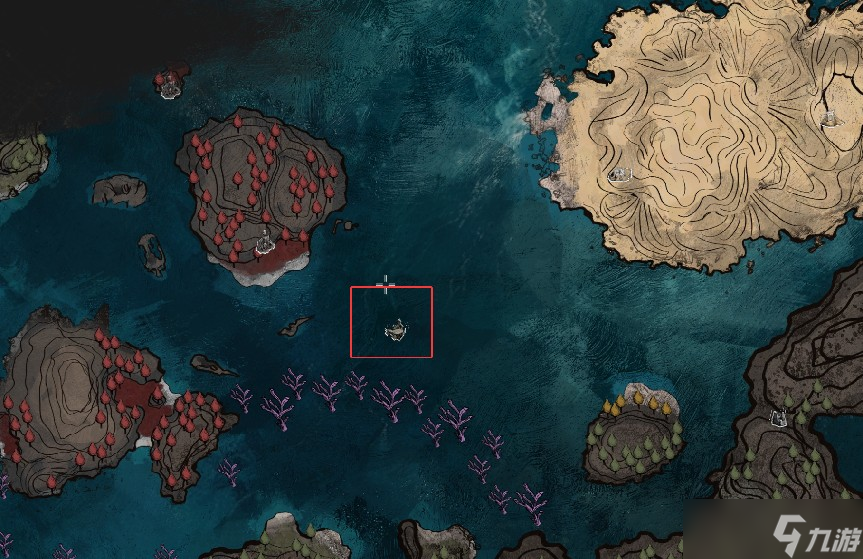Viewport: 863px width, 559px height.
Task: Select the landmark marker in the sandy island's northeast
Action: click(829, 118)
